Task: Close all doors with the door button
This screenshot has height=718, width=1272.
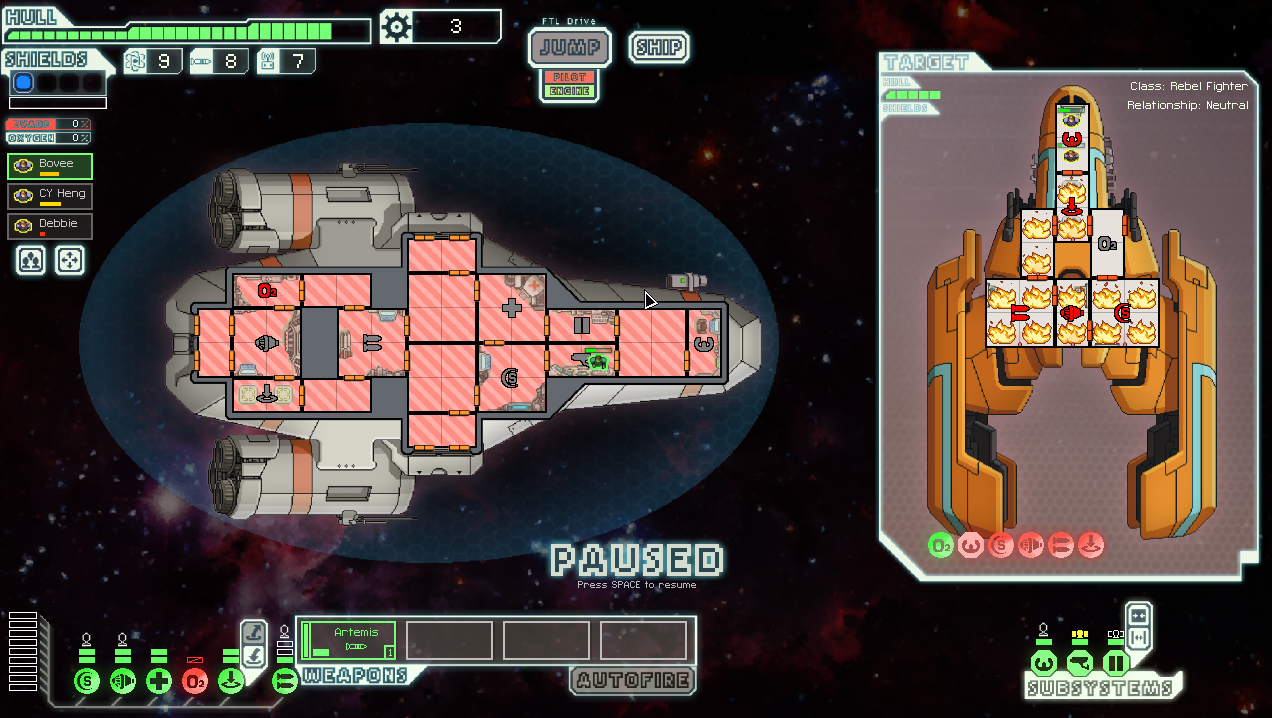Action: click(x=1138, y=614)
